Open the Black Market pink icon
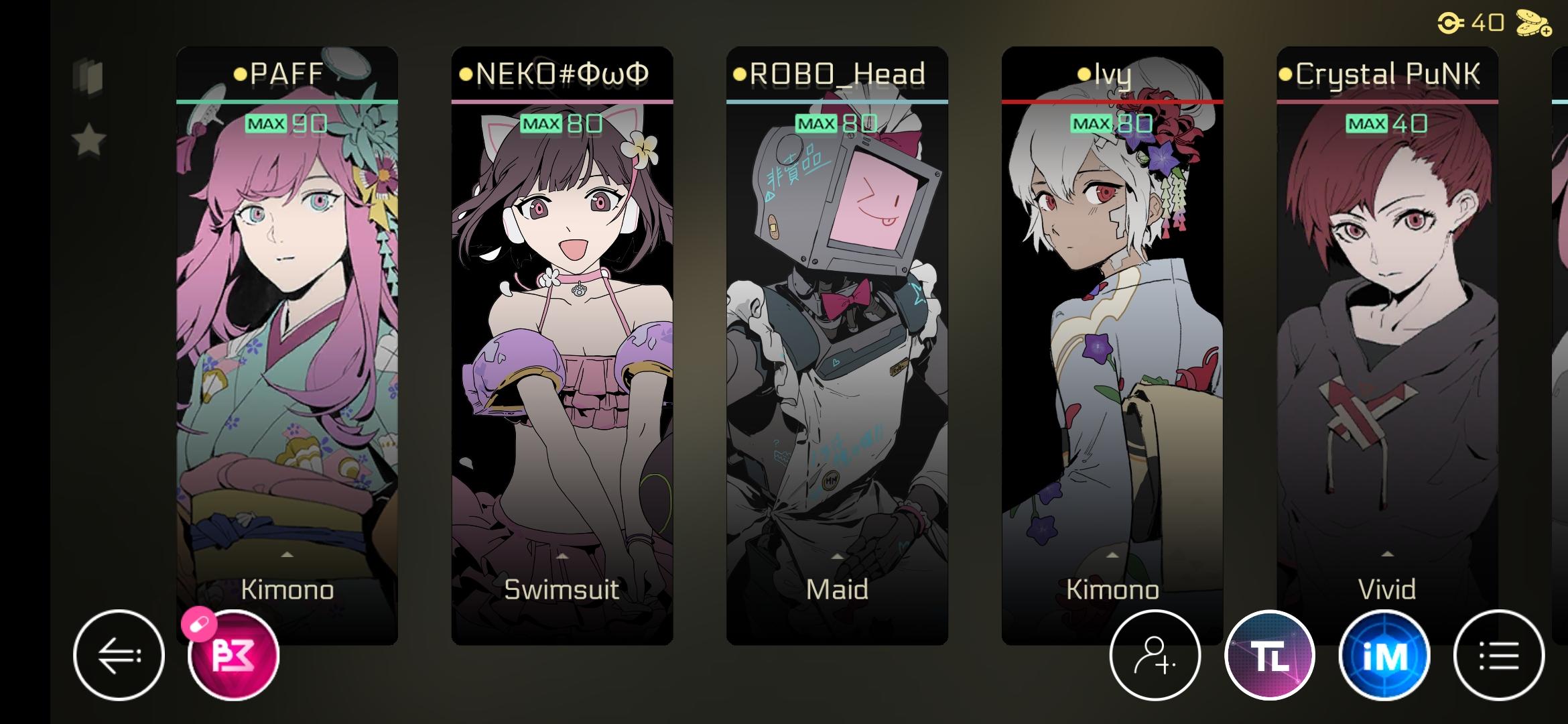 (231, 656)
